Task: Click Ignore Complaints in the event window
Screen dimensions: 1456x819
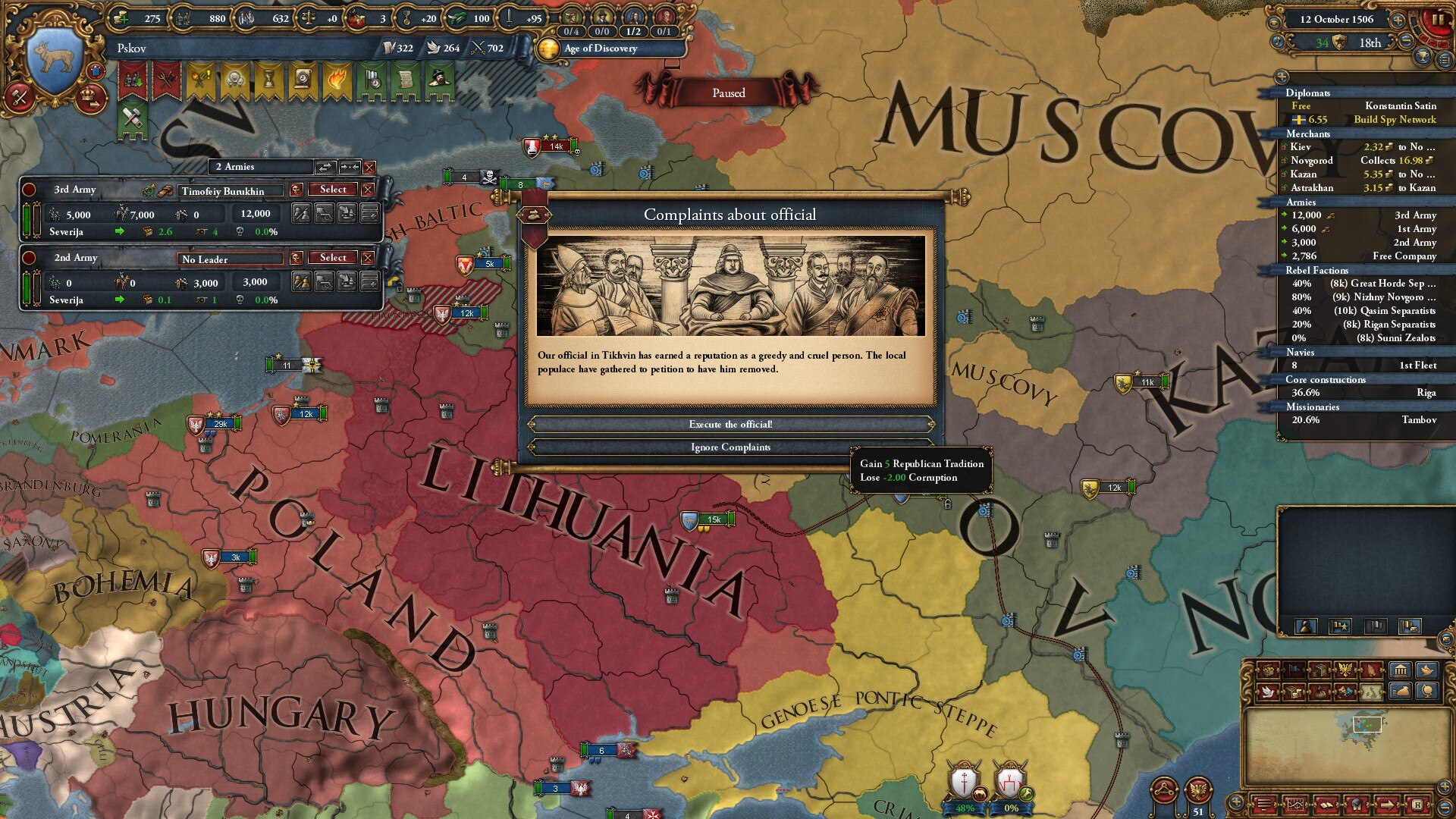Action: 728,447
